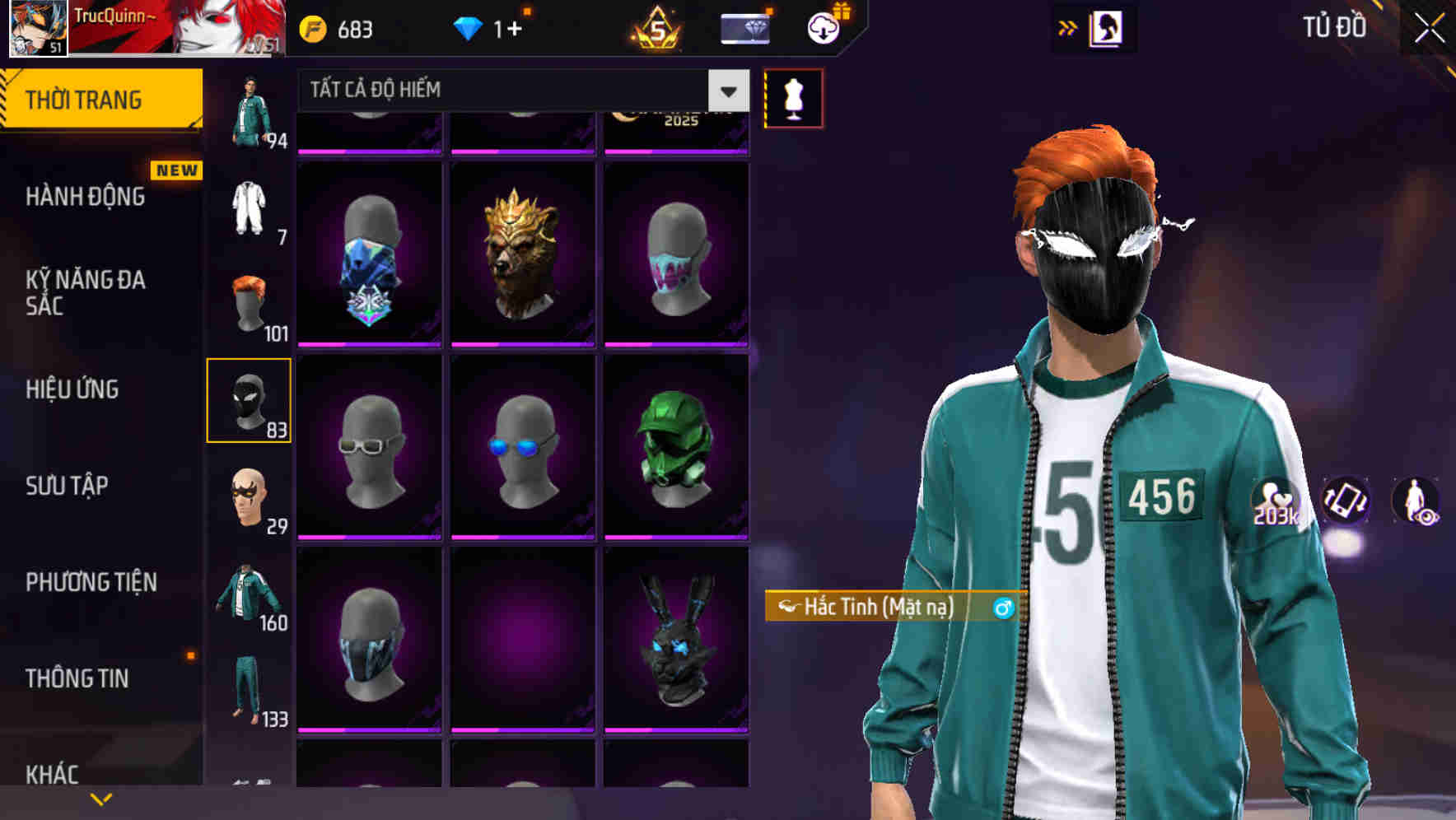Viewport: 1456px width, 820px height.
Task: Click the pink rarity bar under the lion mask
Action: coord(522,344)
